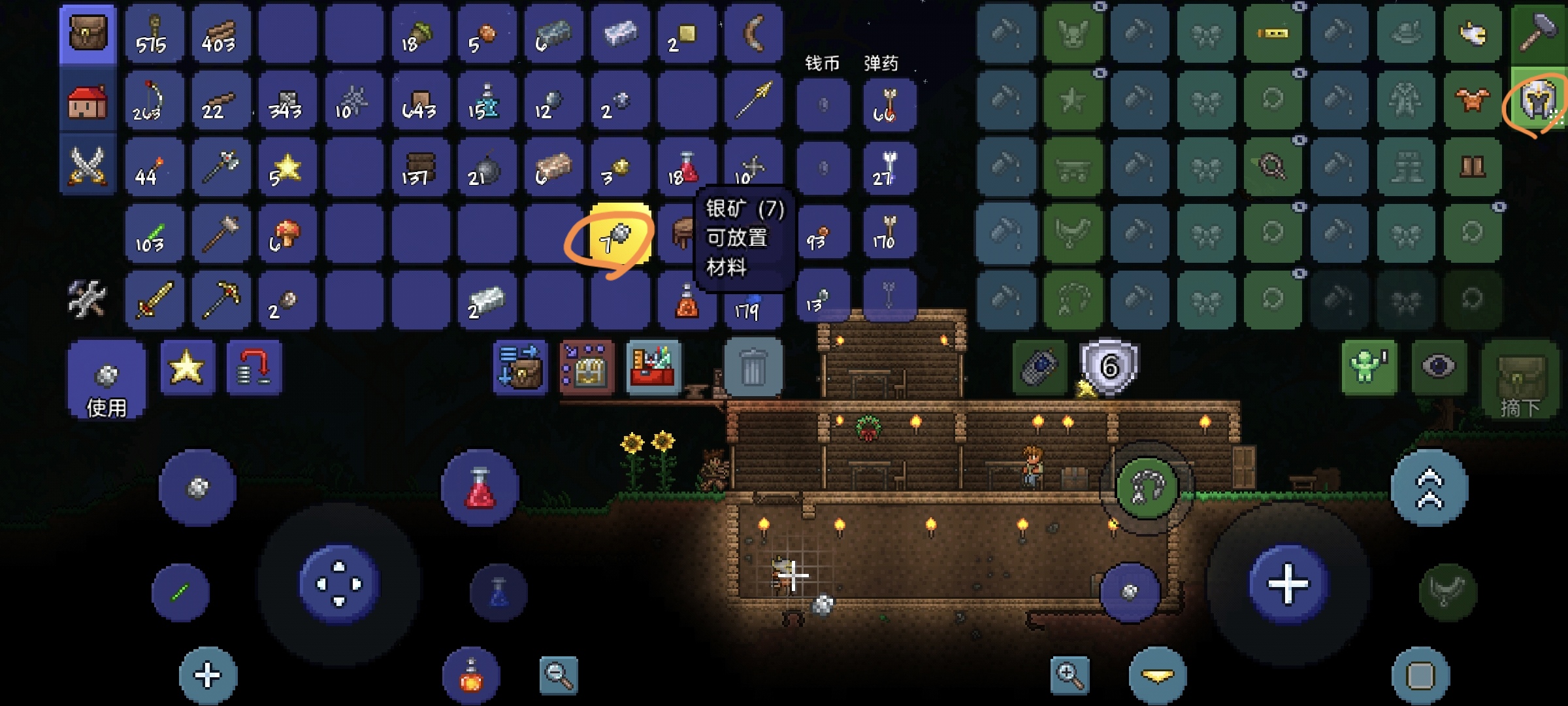The height and width of the screenshot is (706, 1568).
Task: Open the crafting wrench and hammer icon
Action: point(88,299)
